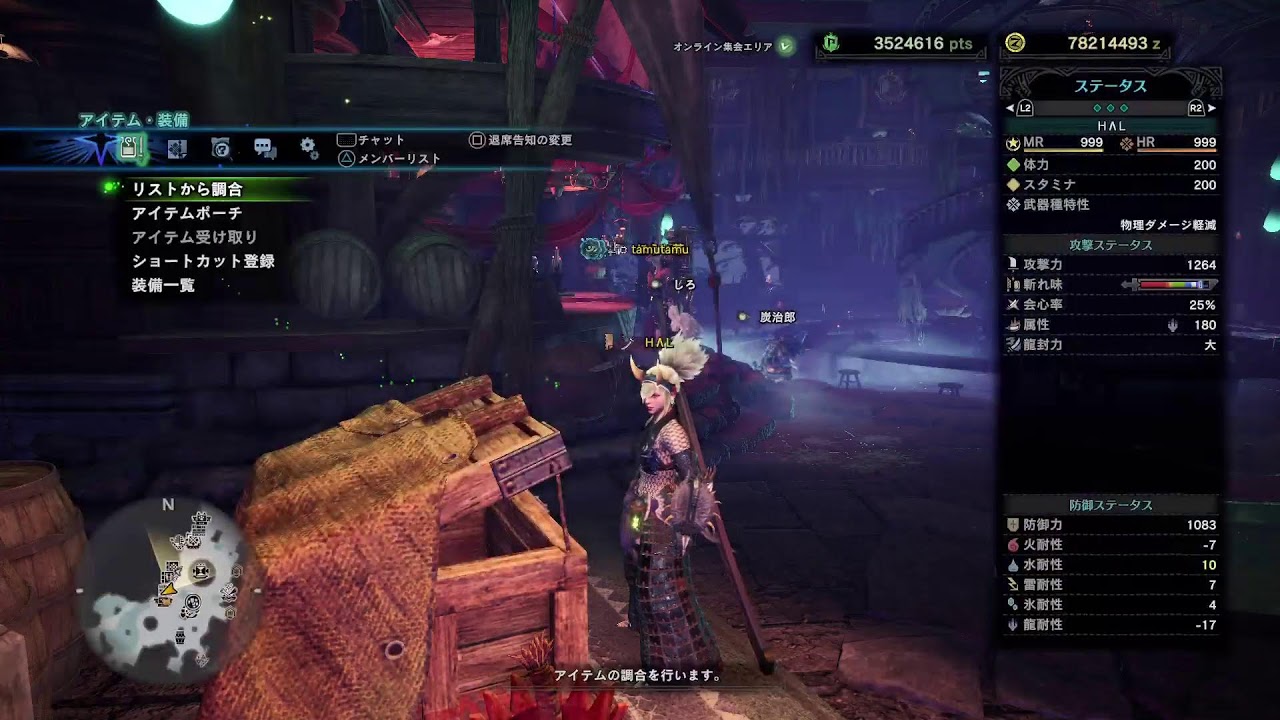Switch to the quest puzzle-piece tab
This screenshot has width=1280, height=720.
pyautogui.click(x=177, y=149)
